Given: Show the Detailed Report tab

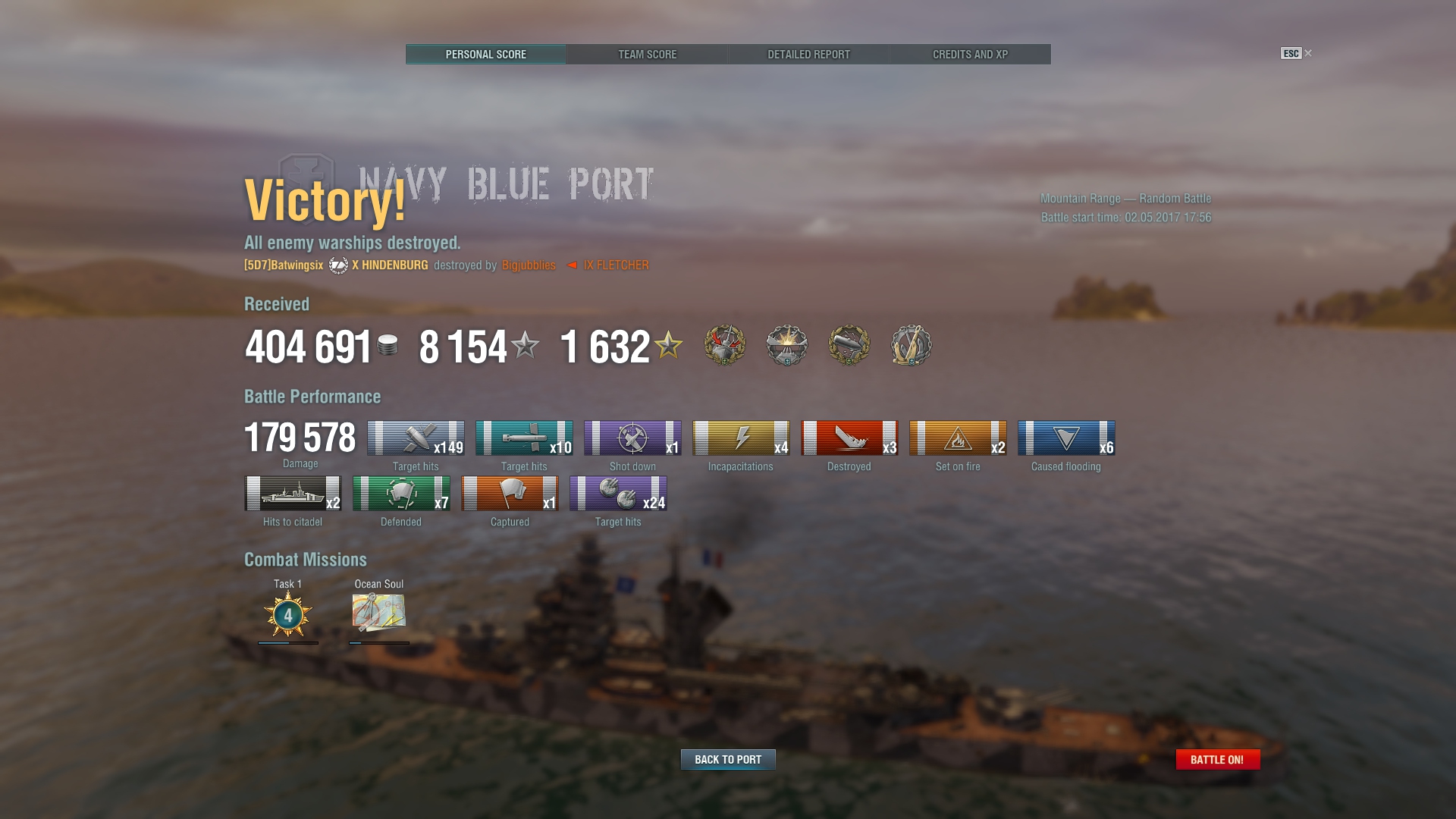Looking at the screenshot, I should 808,55.
